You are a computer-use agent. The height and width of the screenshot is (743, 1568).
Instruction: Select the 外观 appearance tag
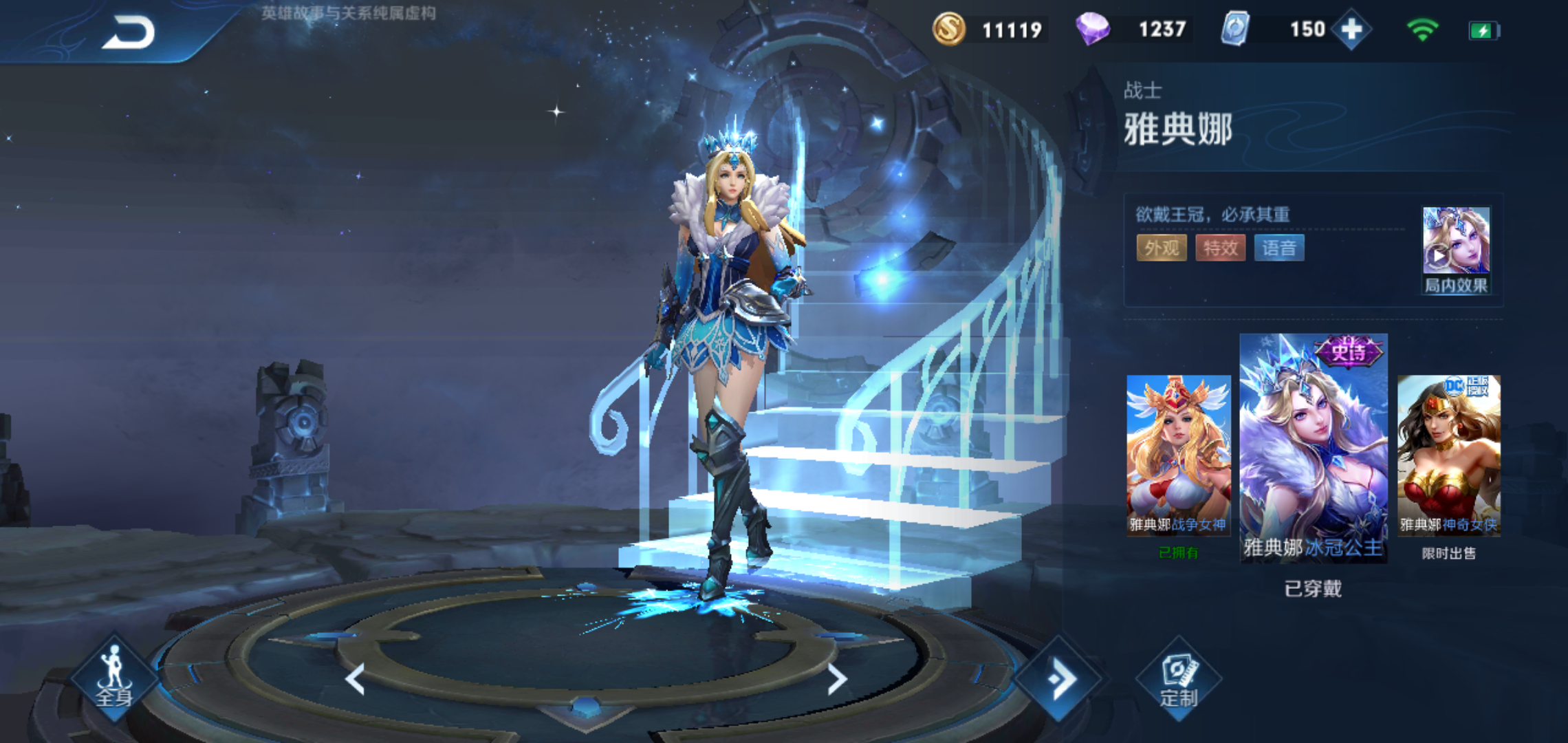tap(1162, 248)
